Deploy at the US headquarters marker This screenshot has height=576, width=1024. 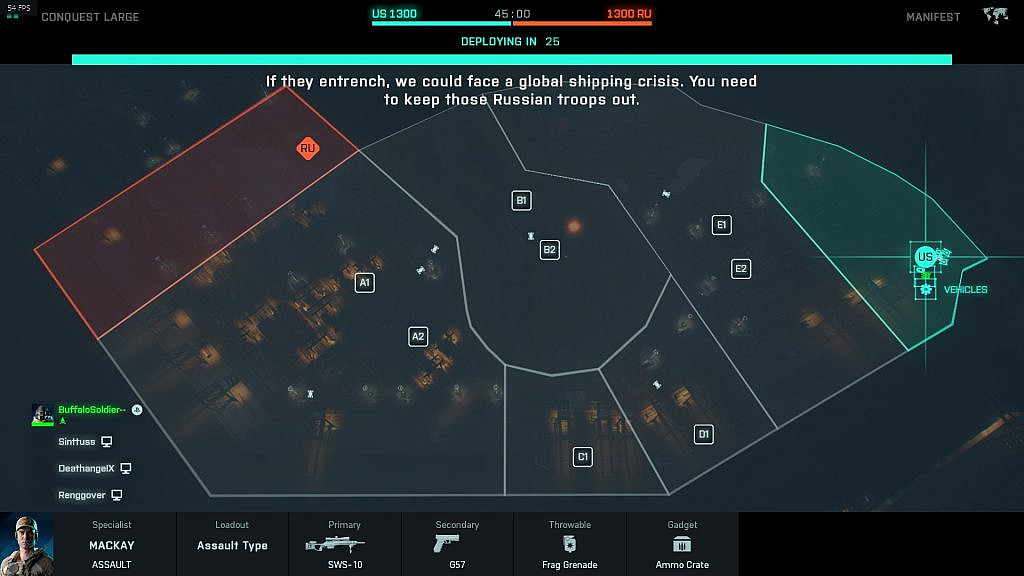pyautogui.click(x=925, y=257)
